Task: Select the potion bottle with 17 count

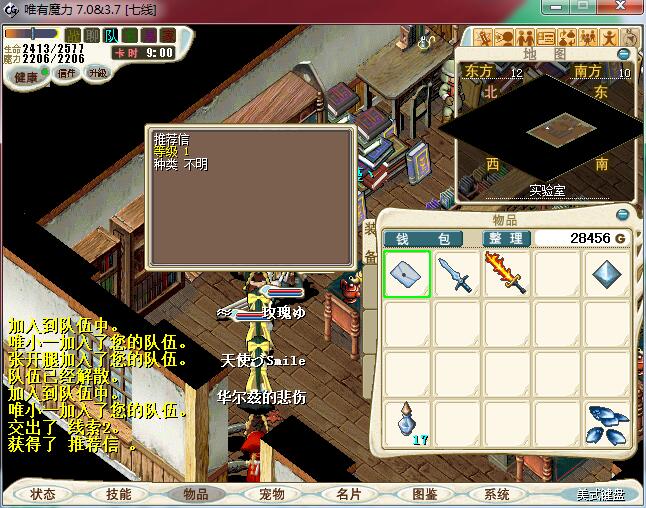Action: pos(407,424)
